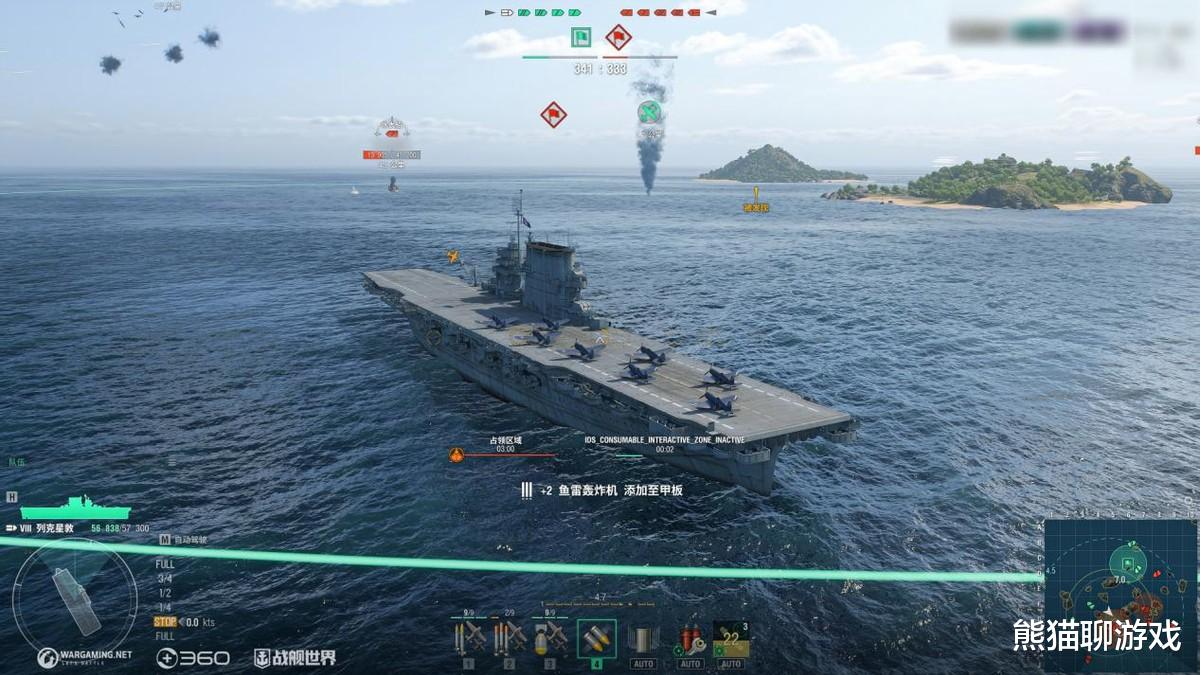Activate the grey cylinder auto consumable

click(643, 638)
